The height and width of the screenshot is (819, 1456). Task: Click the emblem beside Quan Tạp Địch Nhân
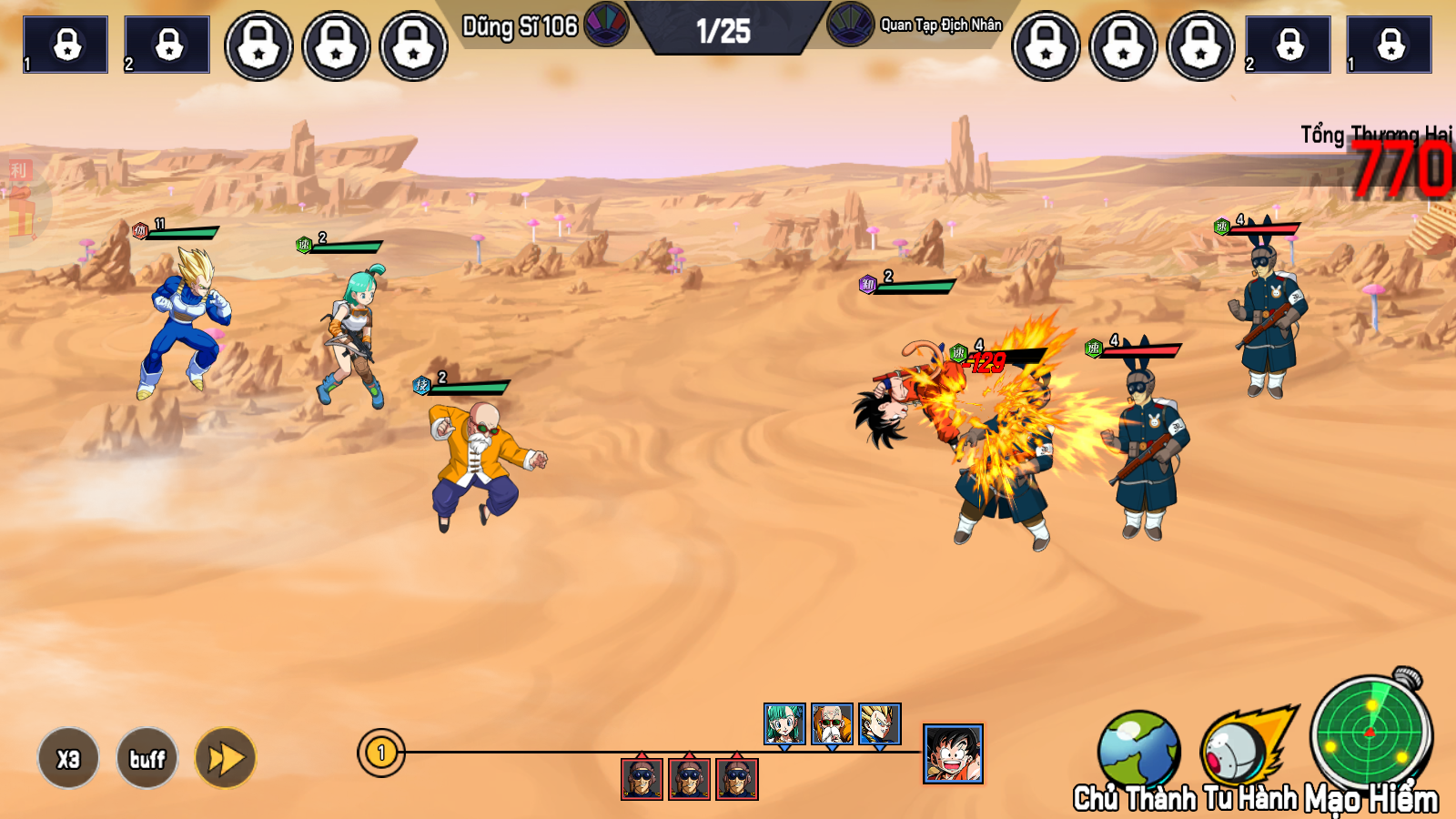[850, 24]
